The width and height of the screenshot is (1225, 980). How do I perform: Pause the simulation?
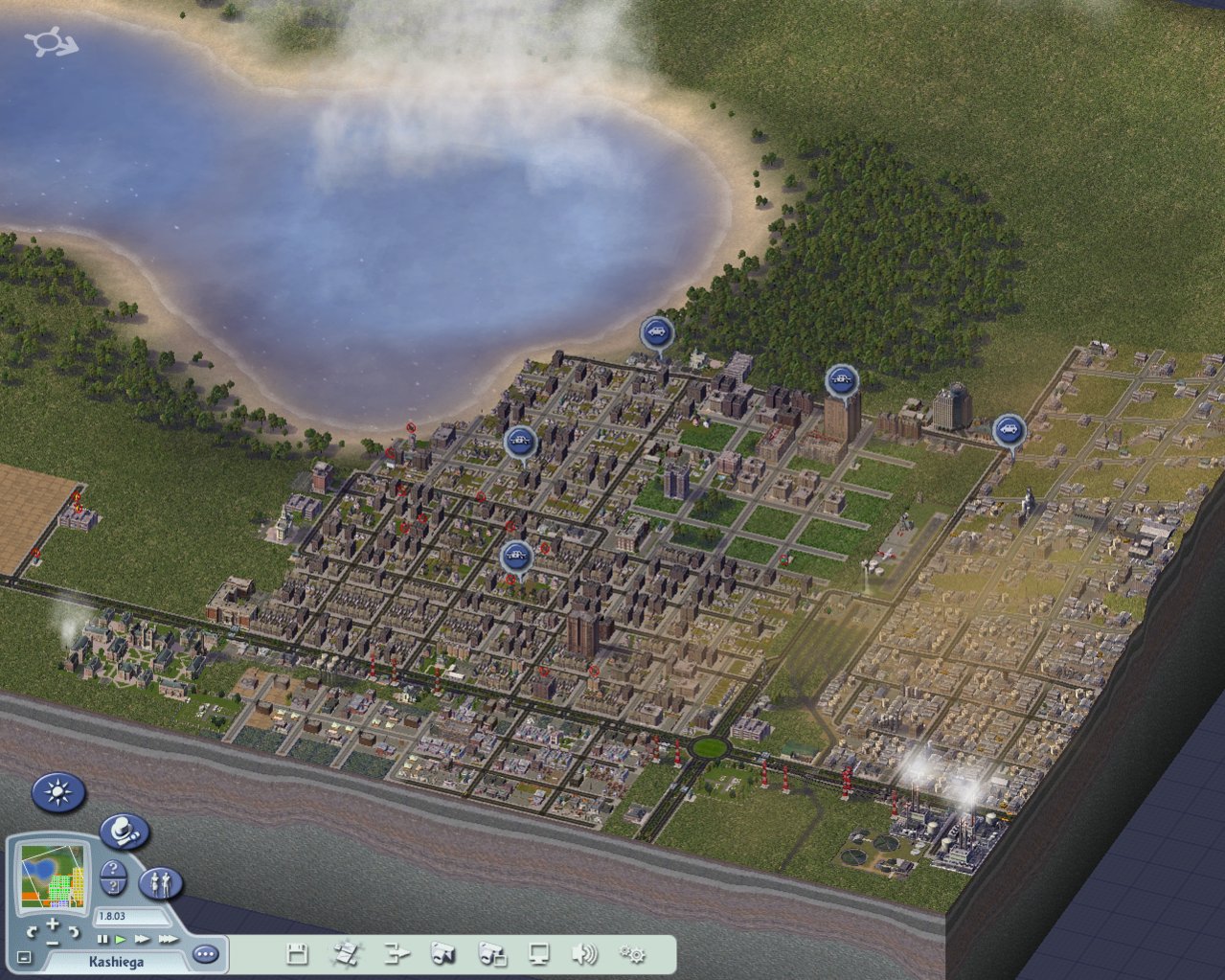pyautogui.click(x=103, y=940)
